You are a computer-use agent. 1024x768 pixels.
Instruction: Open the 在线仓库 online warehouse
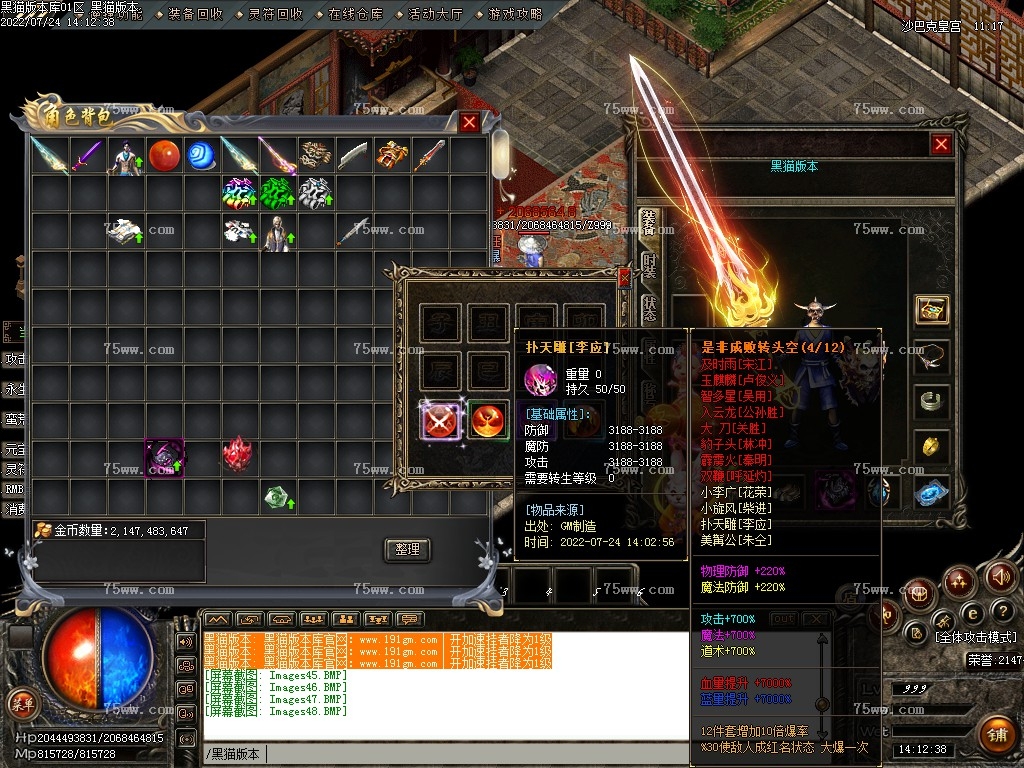pos(355,14)
